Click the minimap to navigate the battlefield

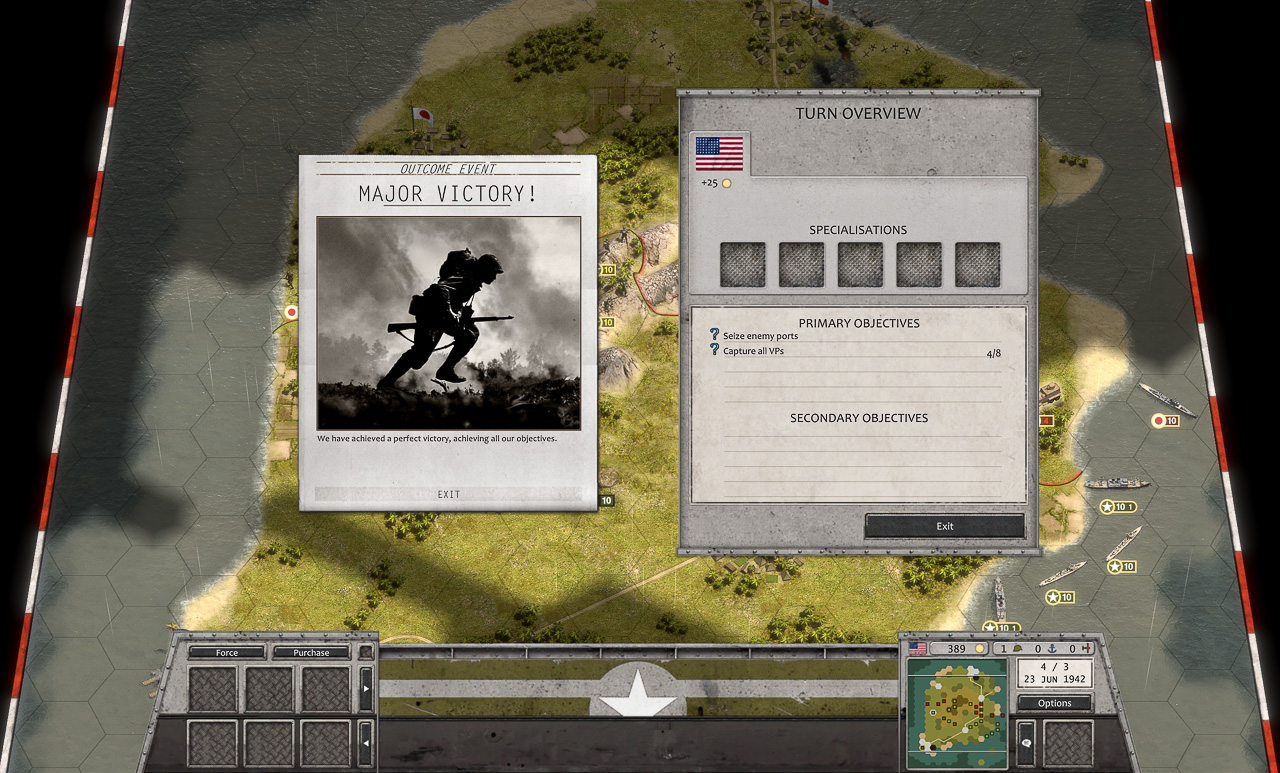[x=956, y=713]
